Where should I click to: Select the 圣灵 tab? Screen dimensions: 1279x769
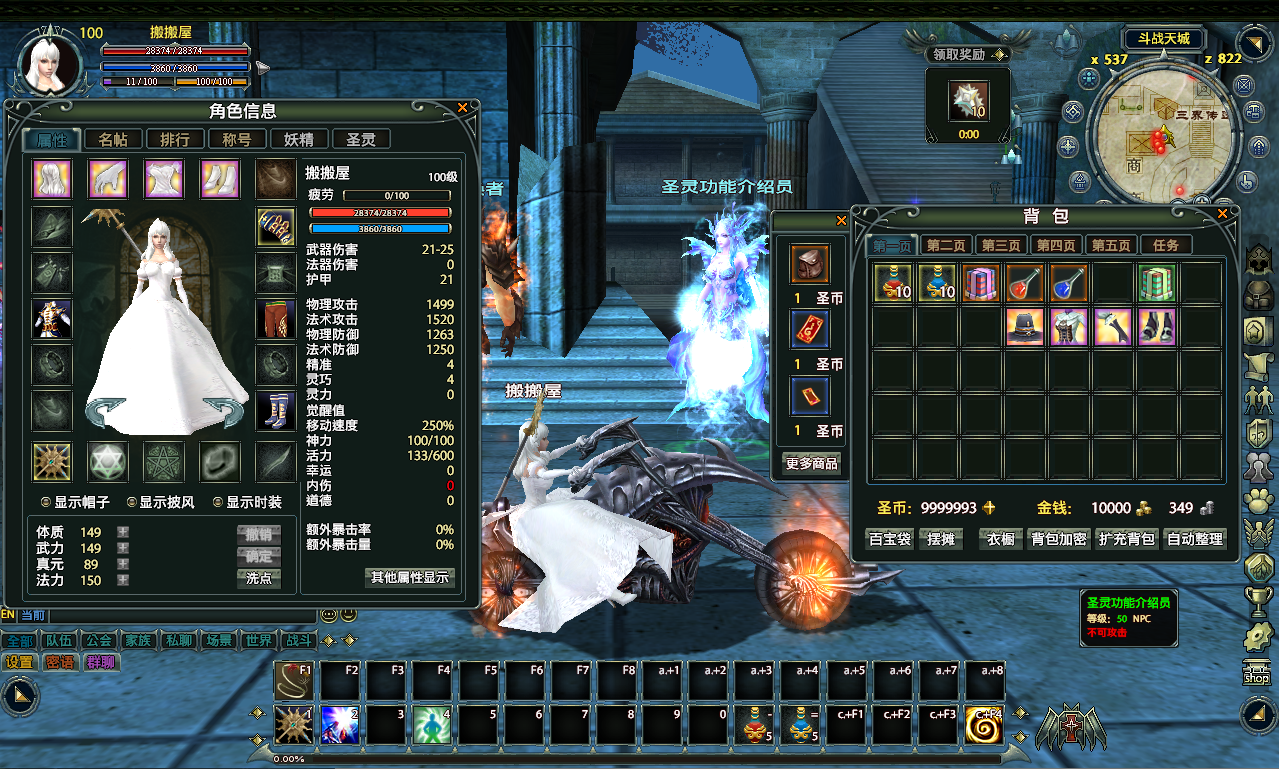(x=361, y=140)
